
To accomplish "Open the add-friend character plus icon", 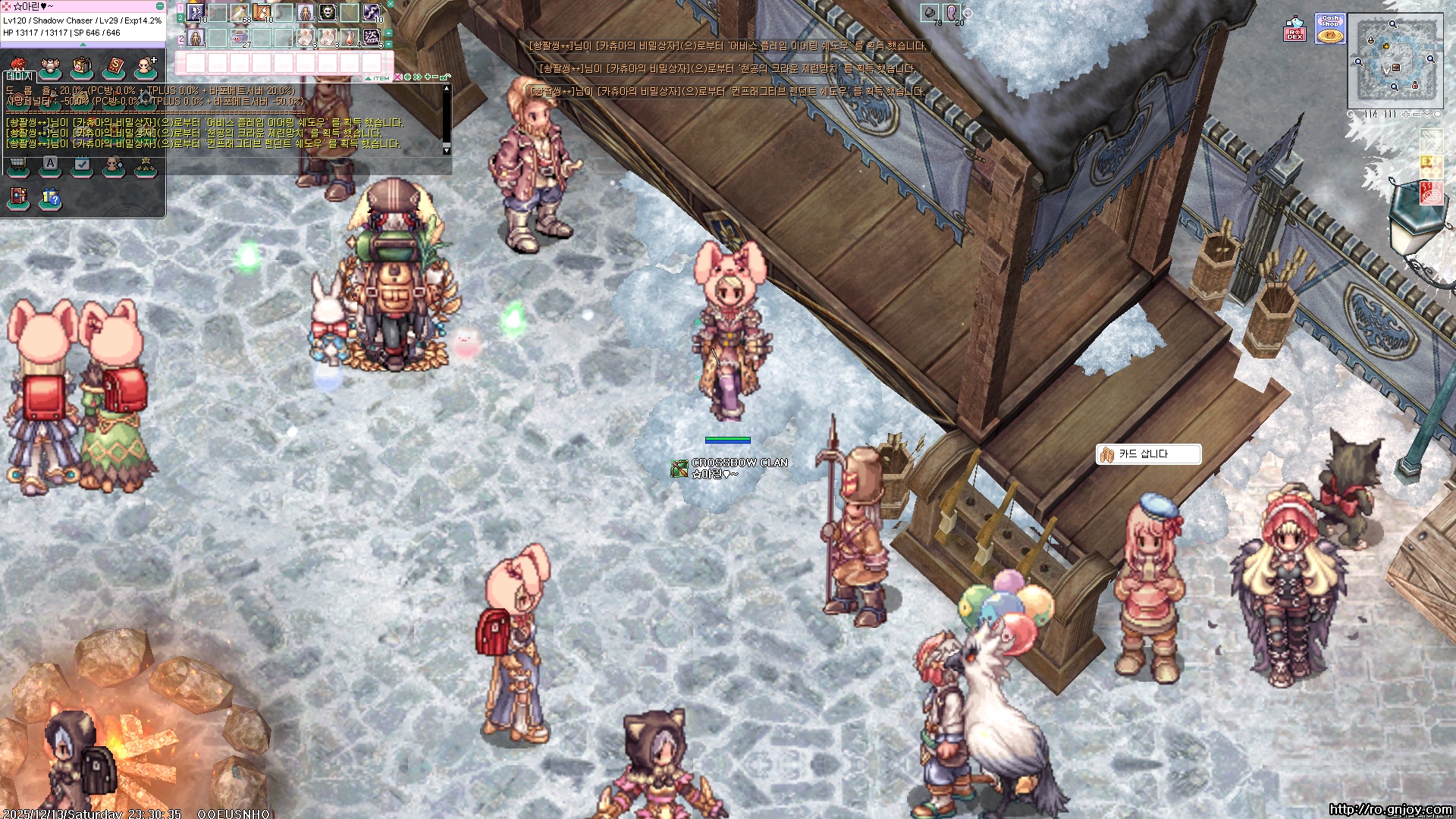I will coord(145,67).
